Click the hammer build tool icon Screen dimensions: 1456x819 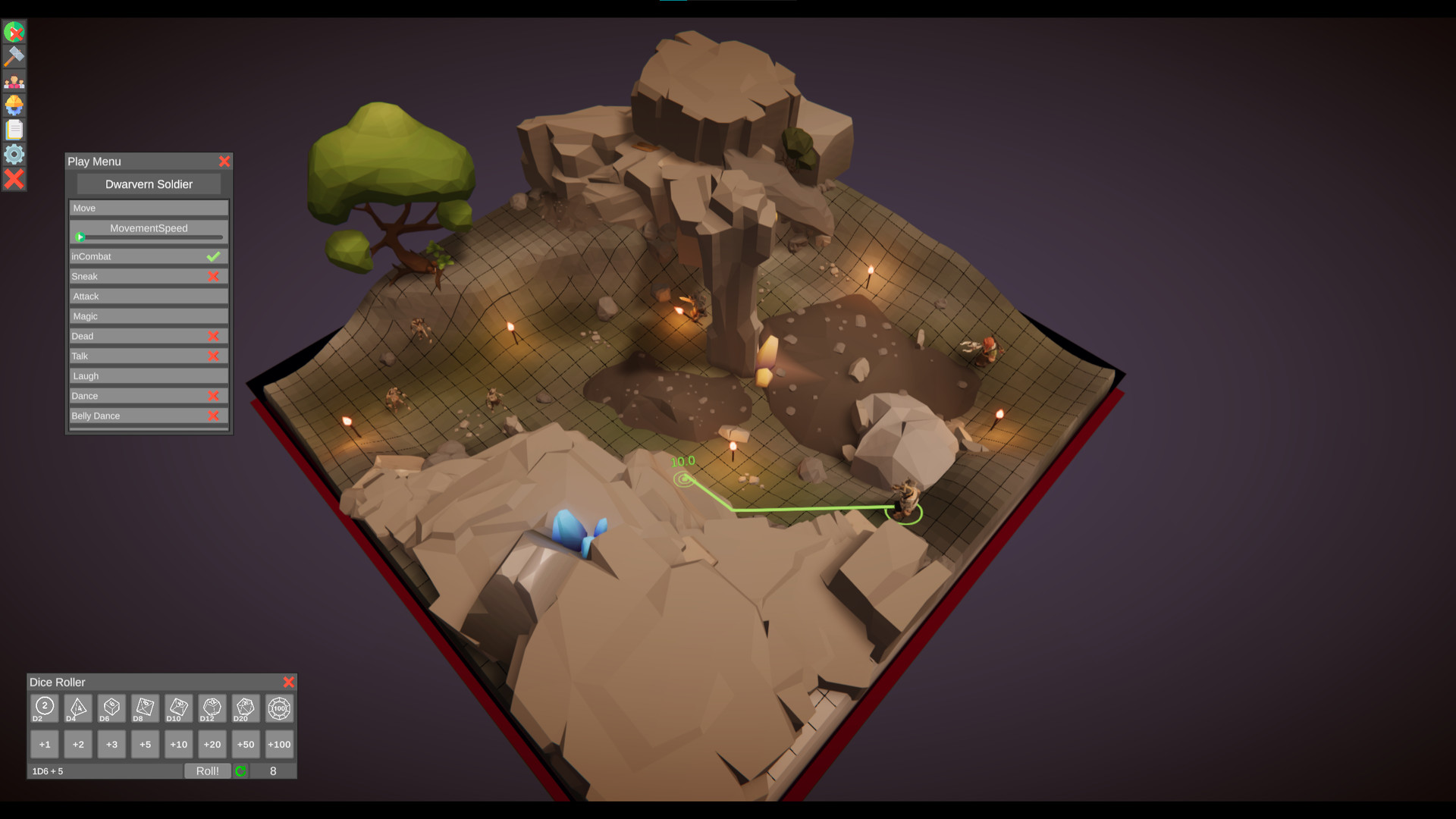click(x=14, y=56)
